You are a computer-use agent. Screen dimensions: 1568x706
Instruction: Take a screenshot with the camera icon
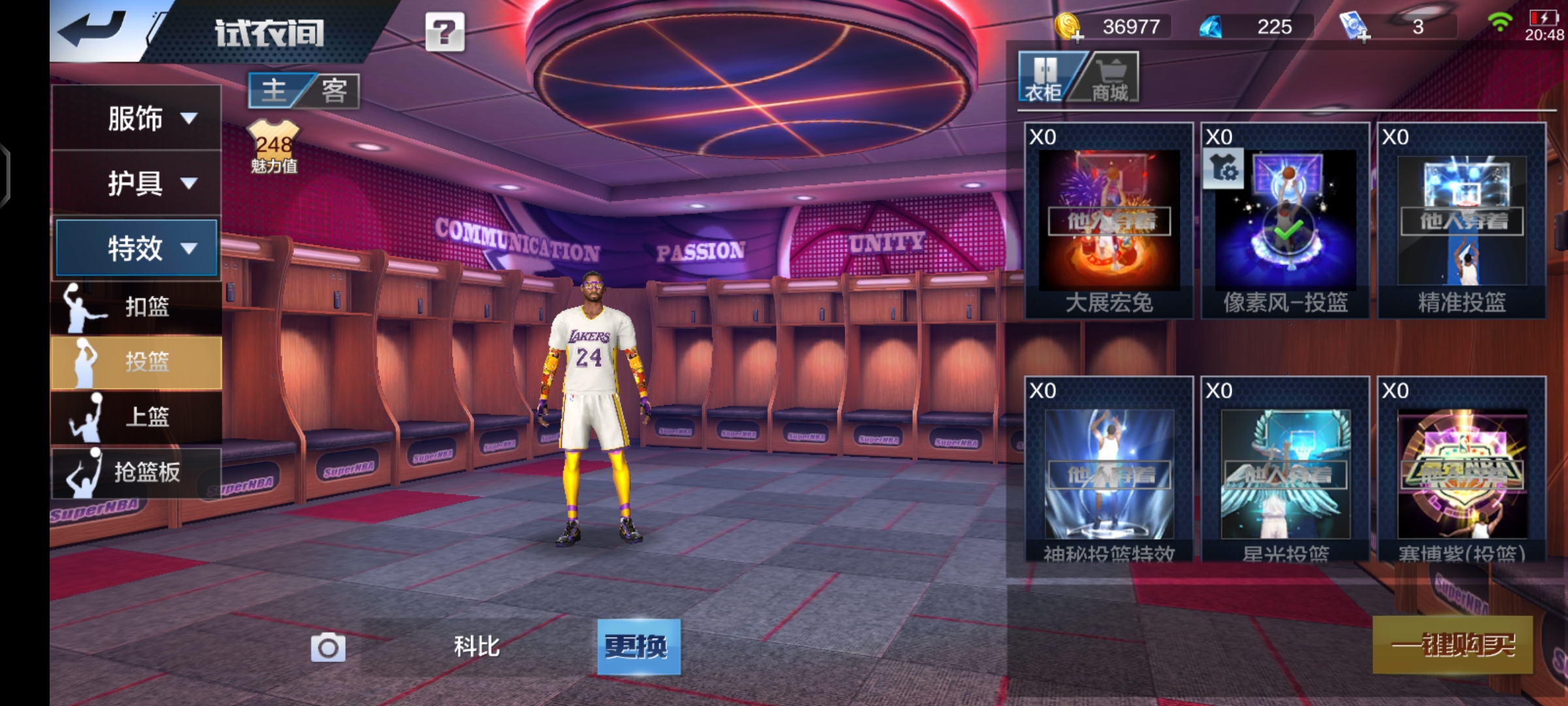click(x=328, y=648)
